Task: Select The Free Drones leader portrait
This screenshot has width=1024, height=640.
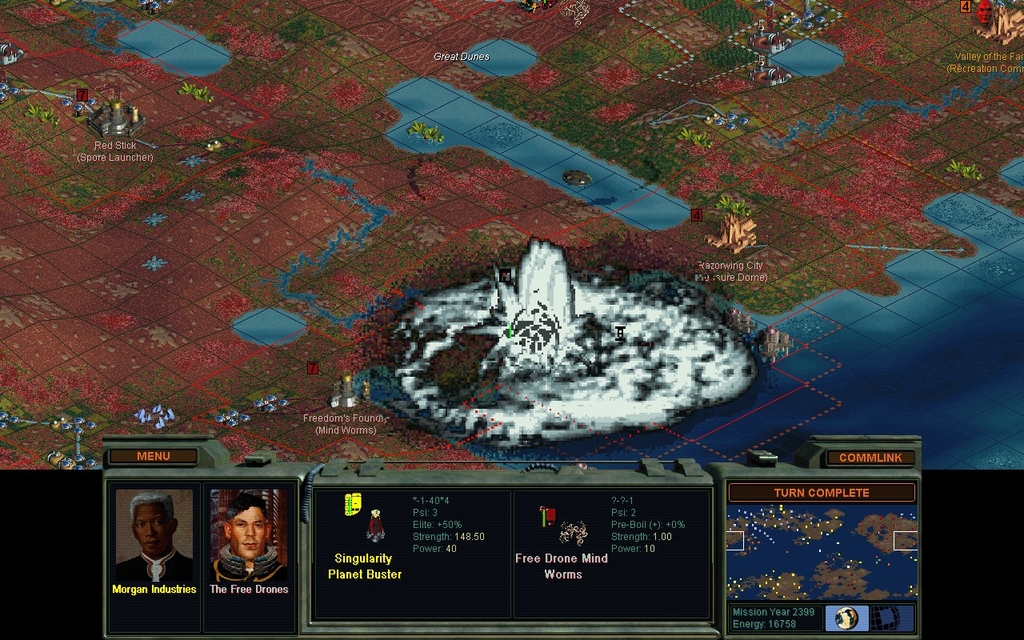Action: pyautogui.click(x=248, y=537)
